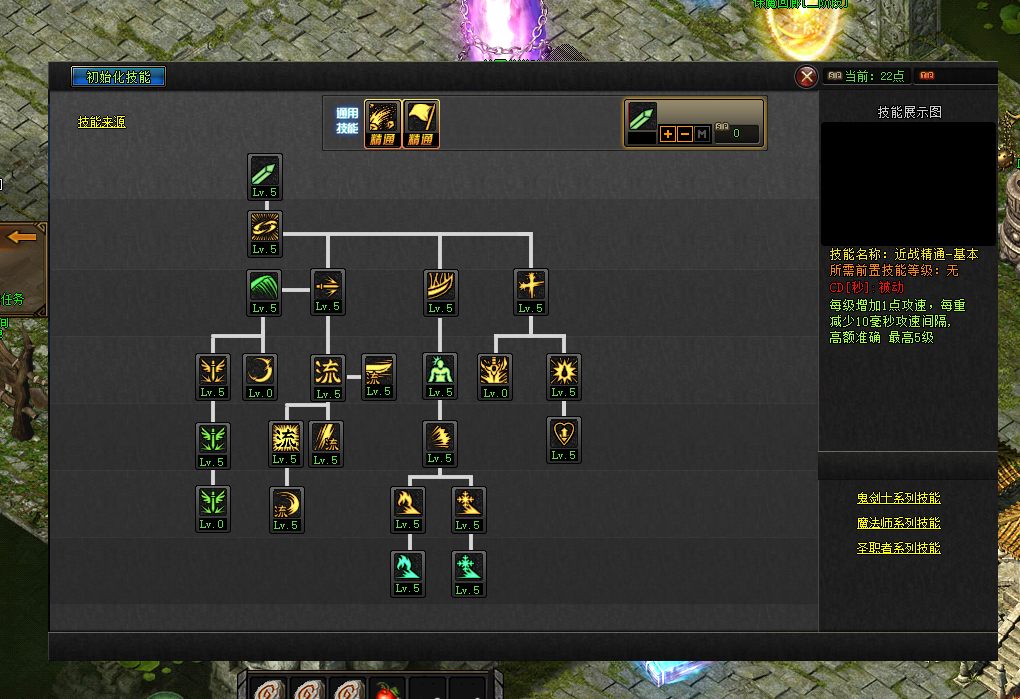Select the green humanoid figure skill
The height and width of the screenshot is (699, 1020).
click(x=440, y=371)
